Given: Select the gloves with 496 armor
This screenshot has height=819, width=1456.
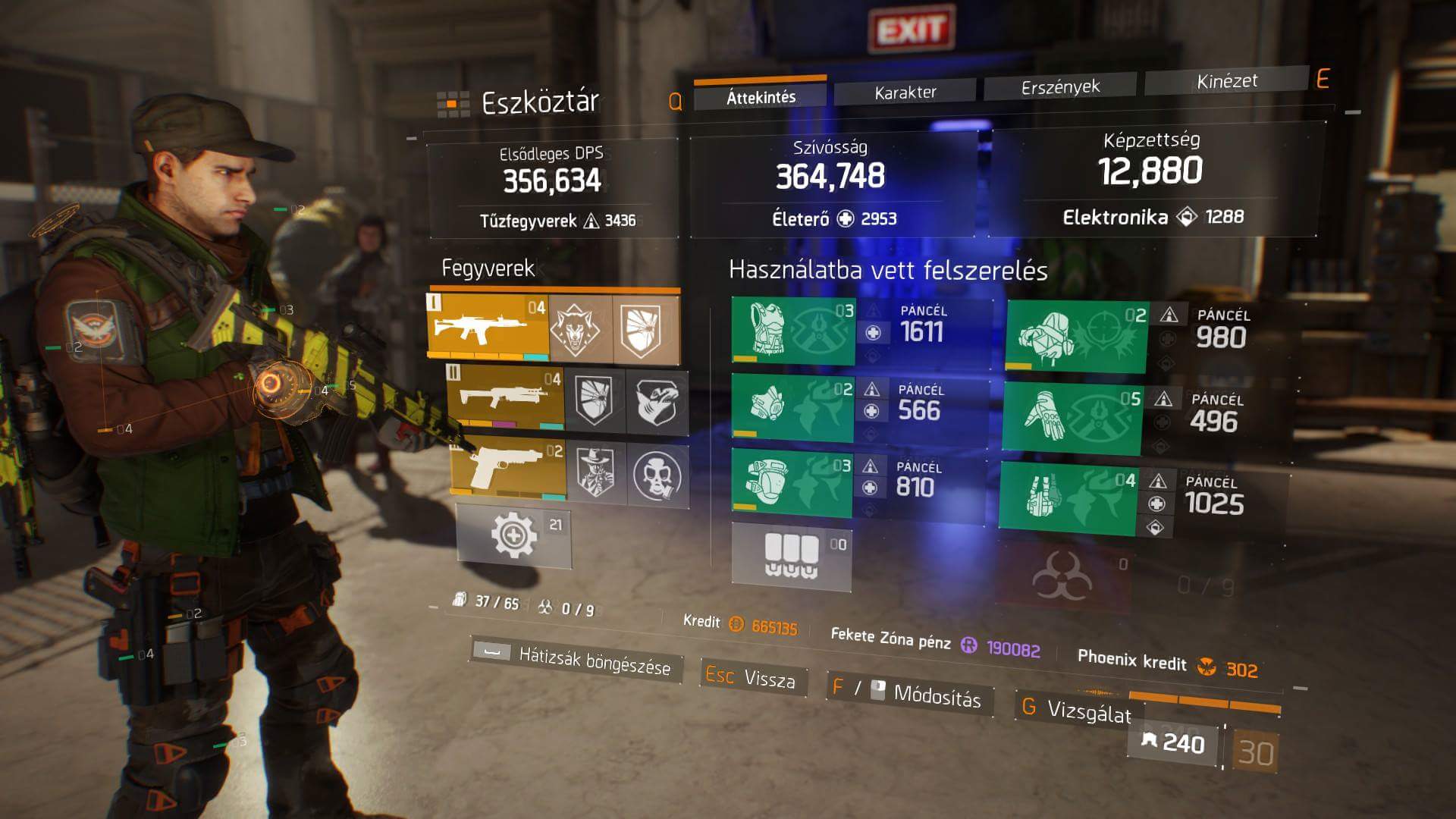Looking at the screenshot, I should (1072, 418).
